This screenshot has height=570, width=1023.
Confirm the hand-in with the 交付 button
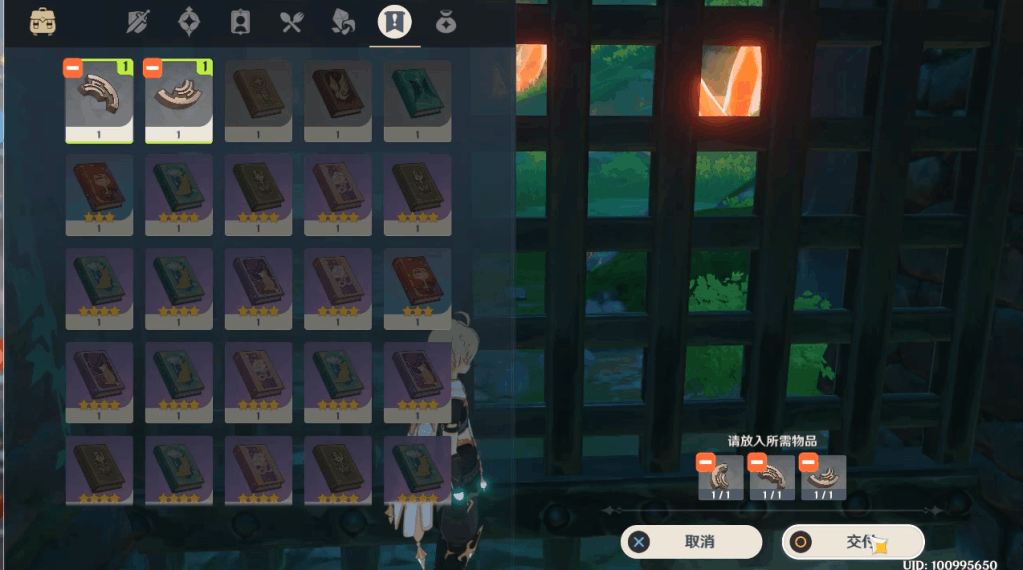coord(852,542)
